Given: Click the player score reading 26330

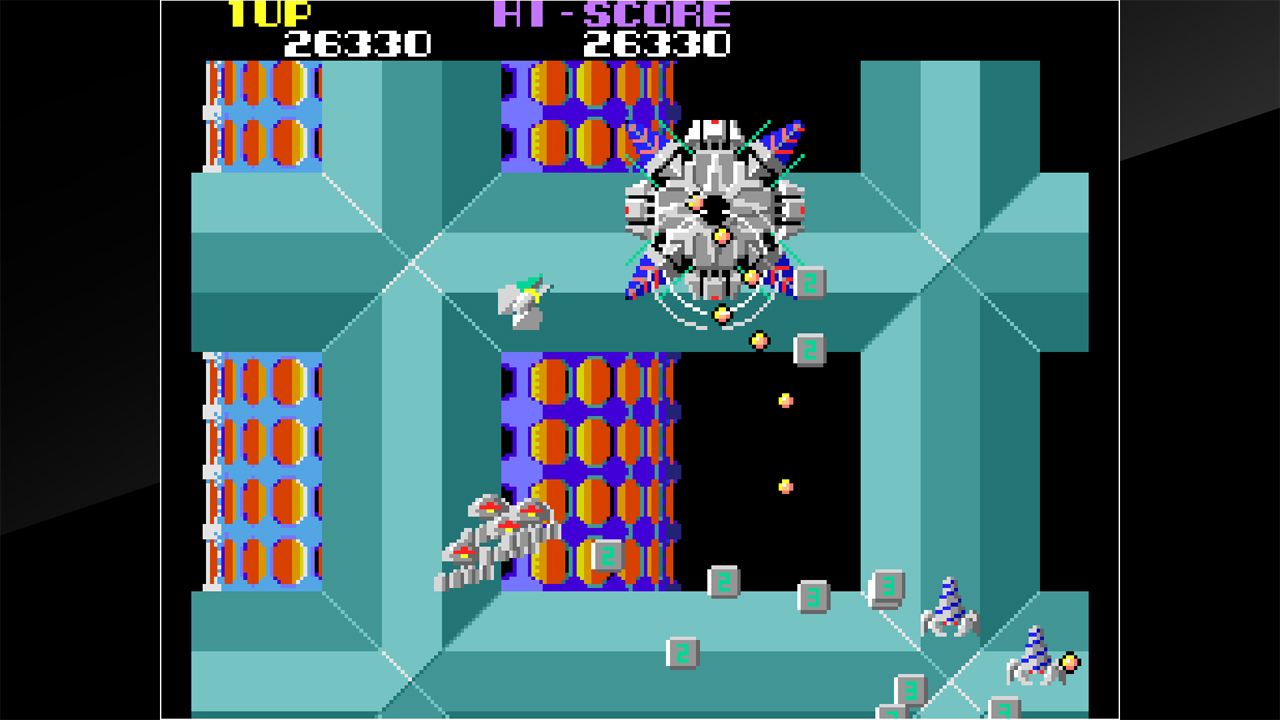Looking at the screenshot, I should 355,43.
